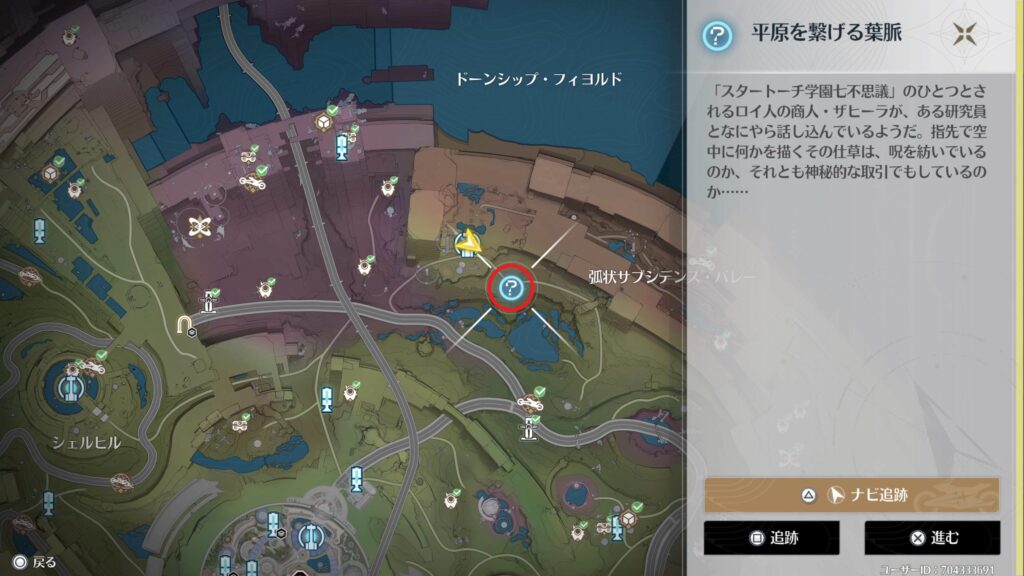Select the round teleport marker above シェルヒル

[x=70, y=384]
